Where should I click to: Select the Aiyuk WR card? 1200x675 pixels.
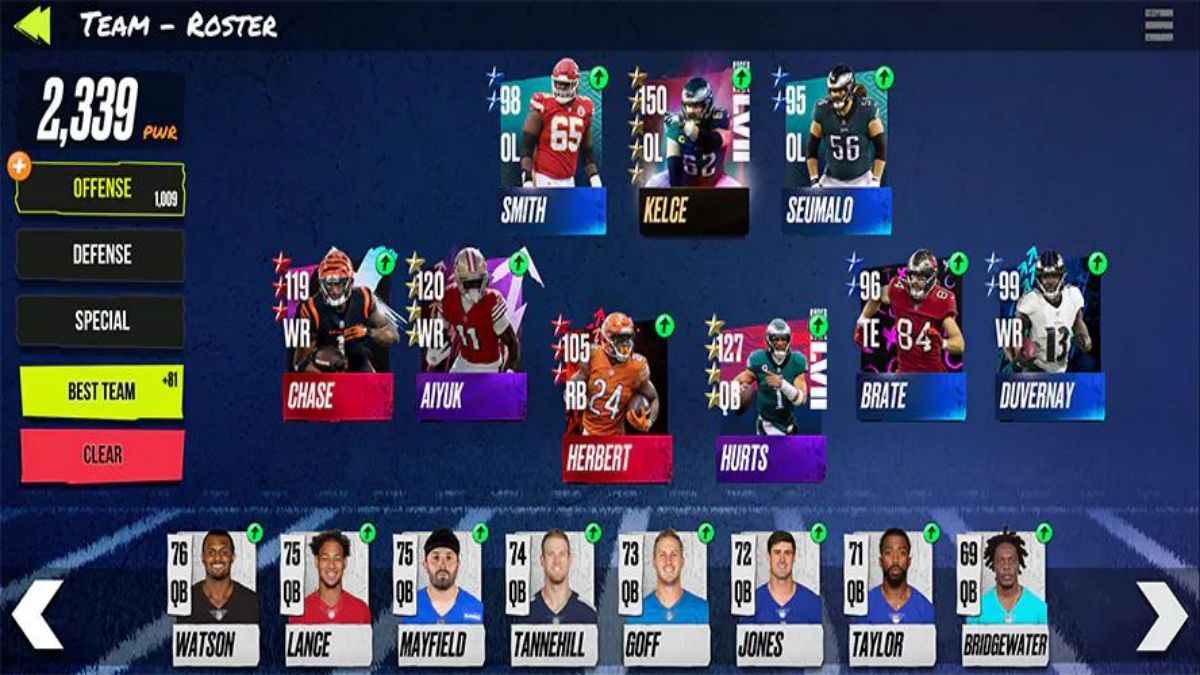(x=471, y=335)
